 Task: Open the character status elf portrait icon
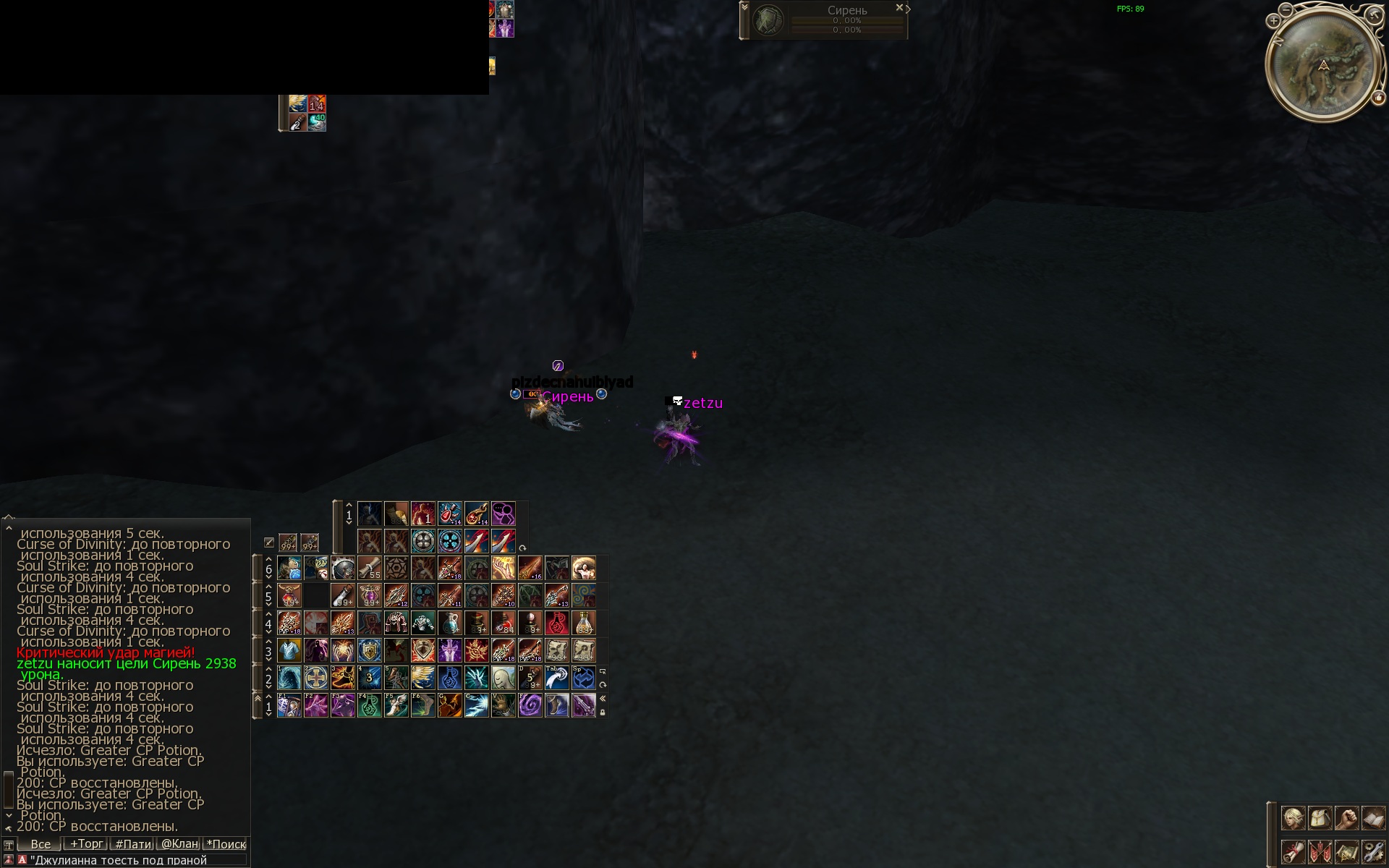point(1293,818)
